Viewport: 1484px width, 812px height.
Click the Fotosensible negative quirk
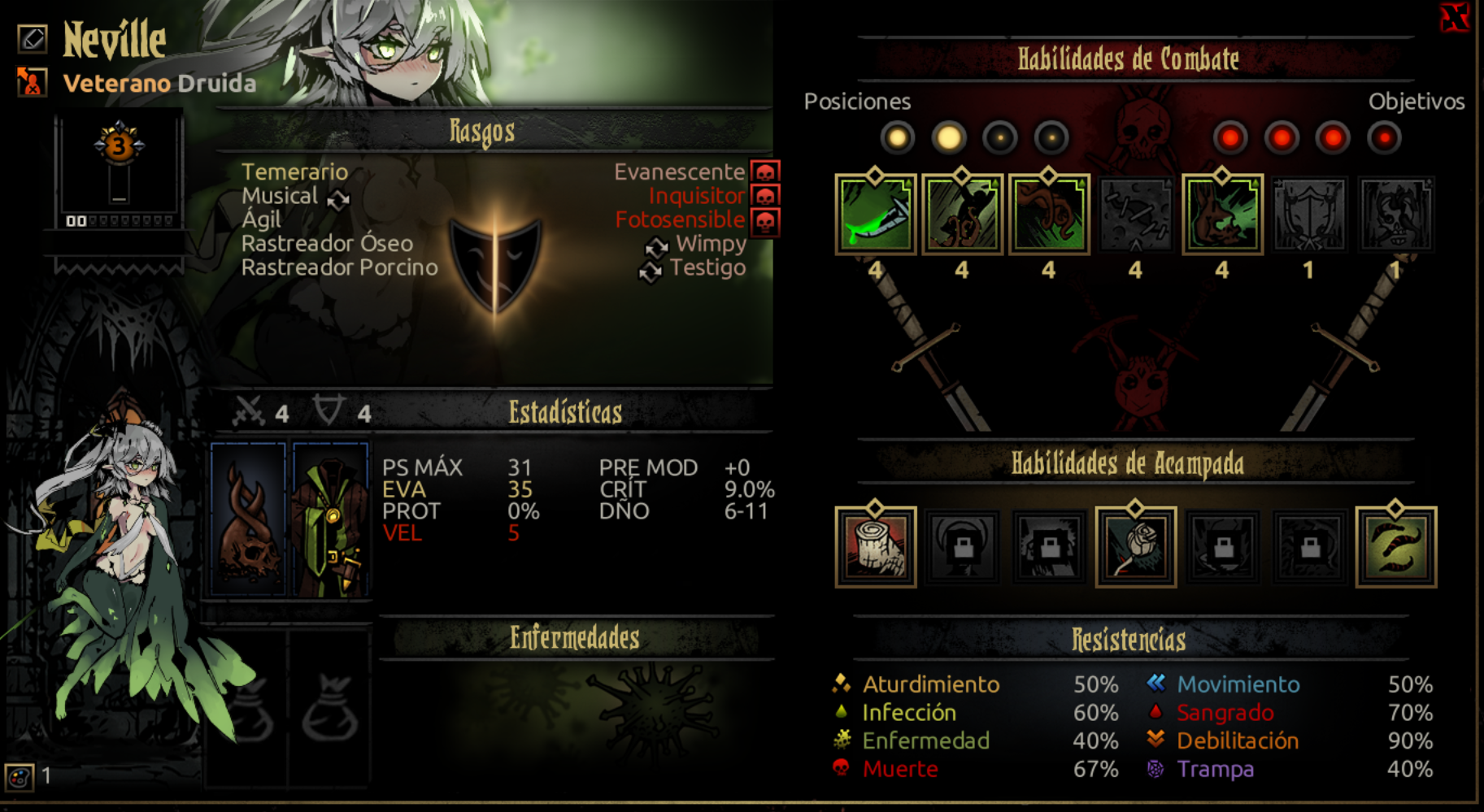click(680, 219)
